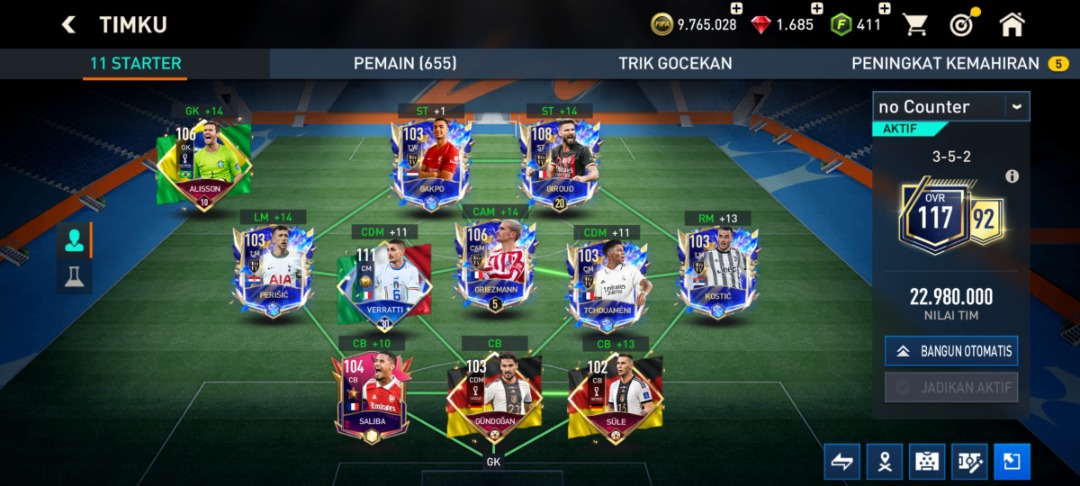1080x486 pixels.
Task: Select Griezmann's CAM card
Action: tap(495, 265)
